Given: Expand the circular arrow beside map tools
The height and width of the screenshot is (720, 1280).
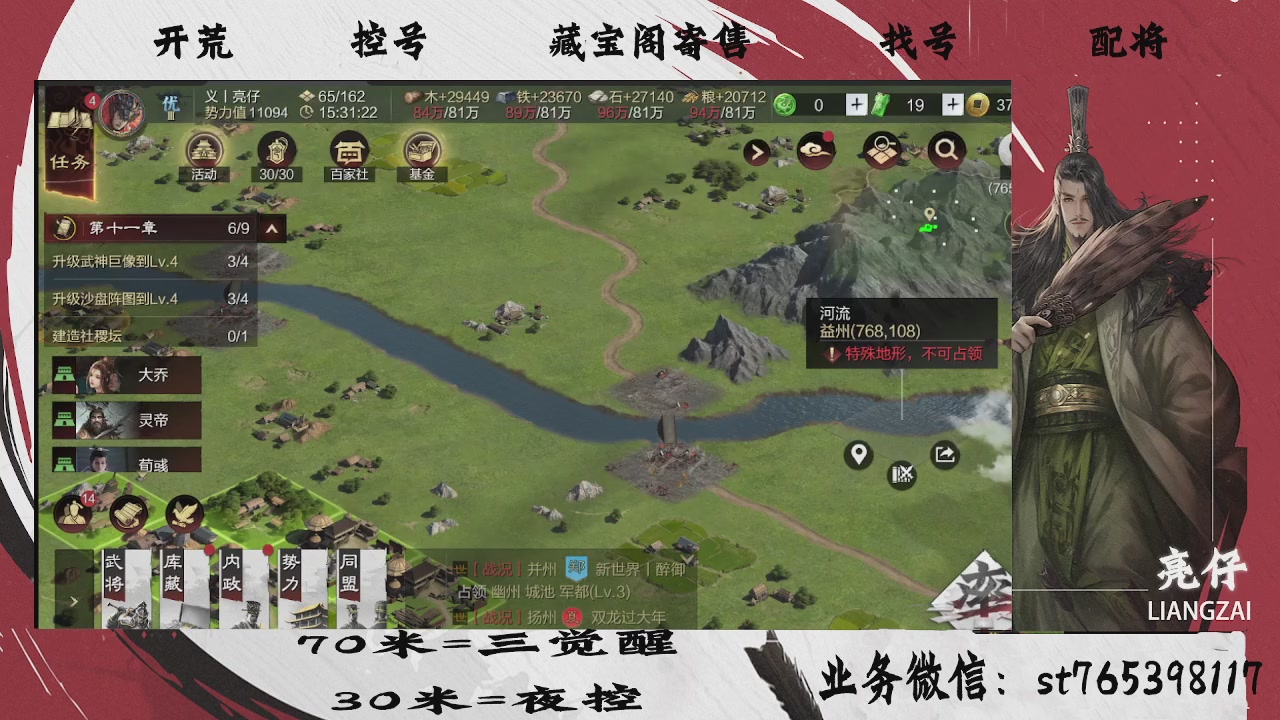Looking at the screenshot, I should [756, 150].
